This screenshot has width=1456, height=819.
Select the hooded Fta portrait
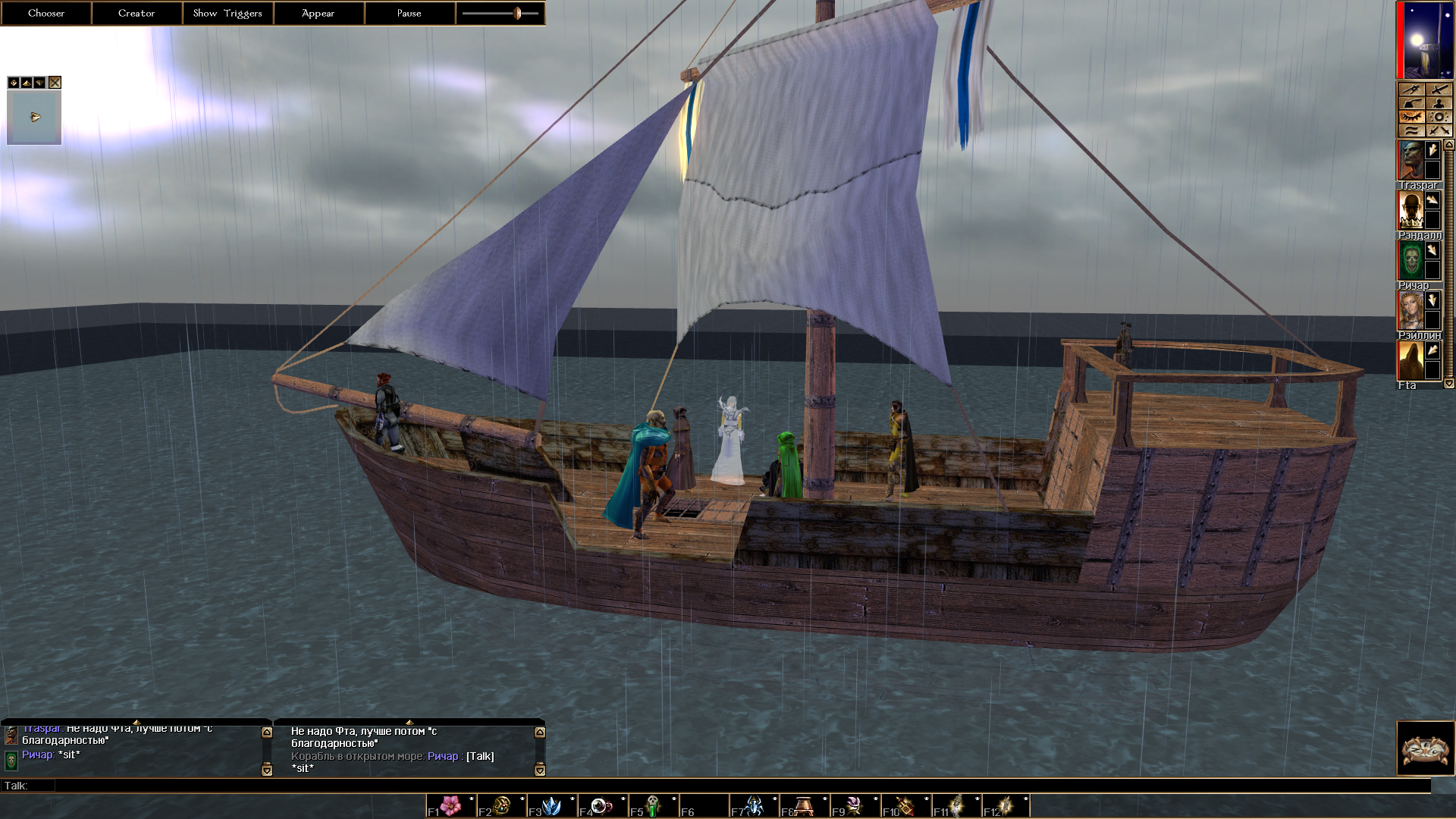(x=1410, y=360)
